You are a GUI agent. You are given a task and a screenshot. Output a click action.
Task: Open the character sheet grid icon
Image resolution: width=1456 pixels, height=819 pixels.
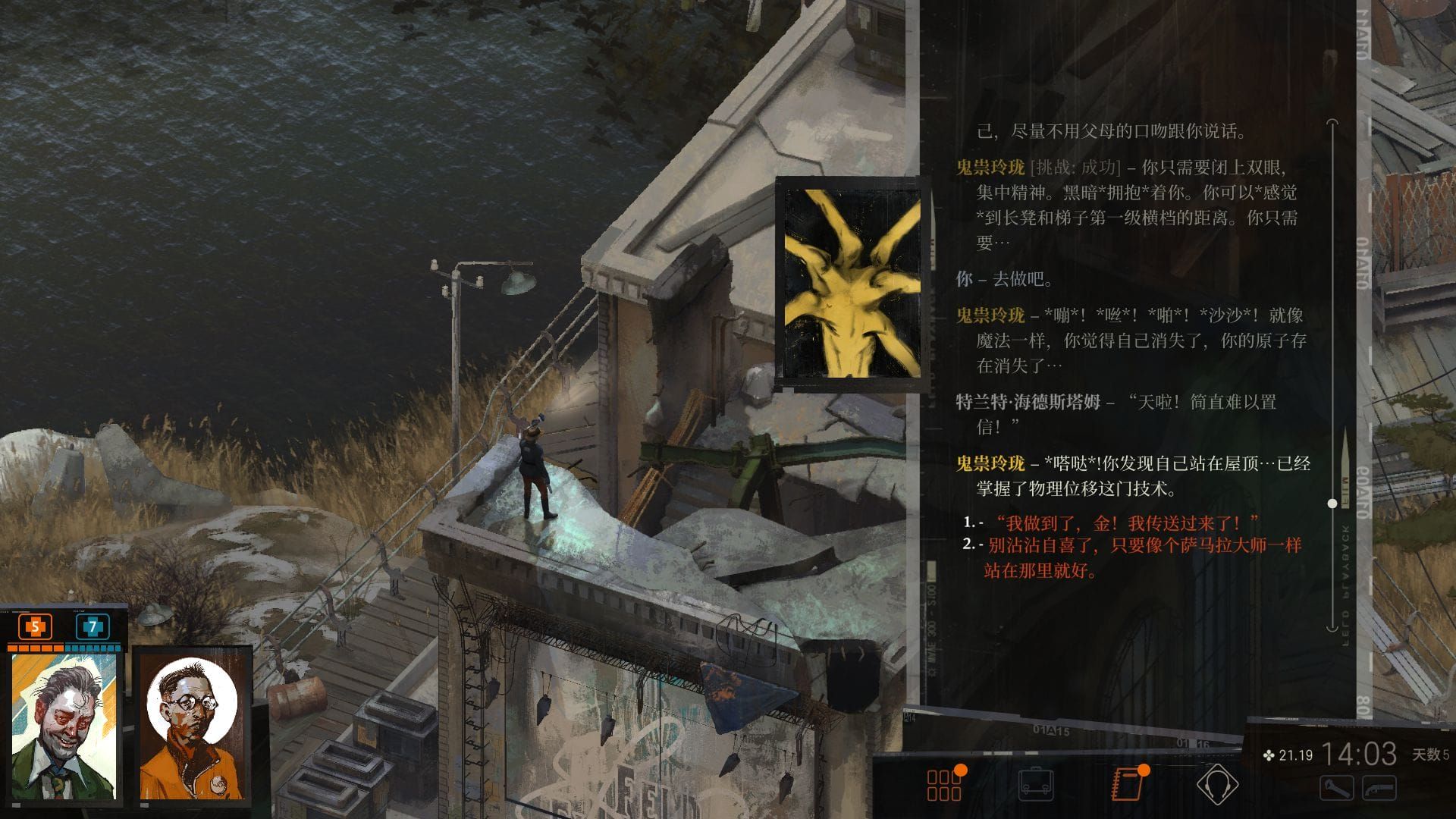click(944, 785)
